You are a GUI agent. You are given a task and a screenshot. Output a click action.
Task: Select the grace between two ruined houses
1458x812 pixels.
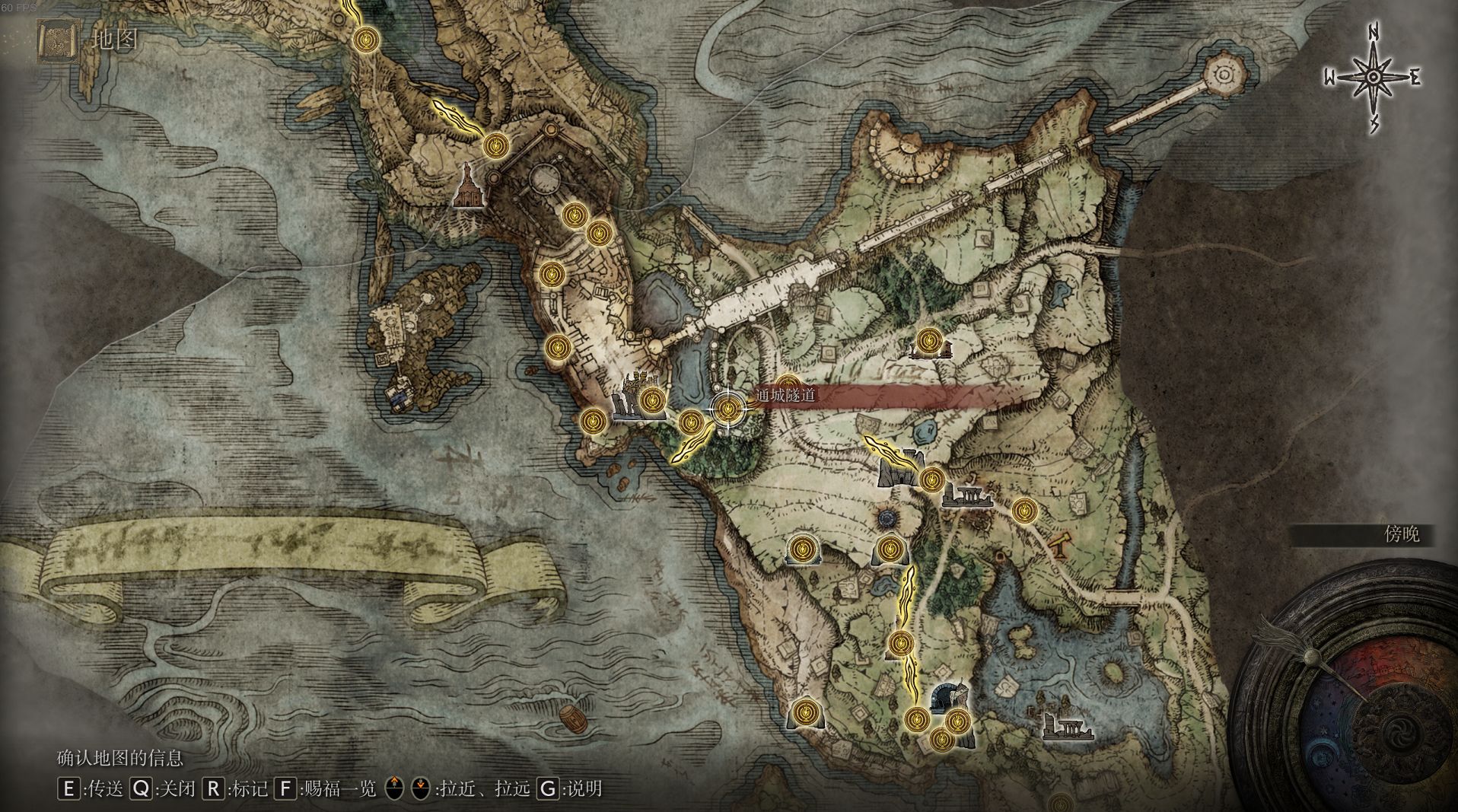928,341
